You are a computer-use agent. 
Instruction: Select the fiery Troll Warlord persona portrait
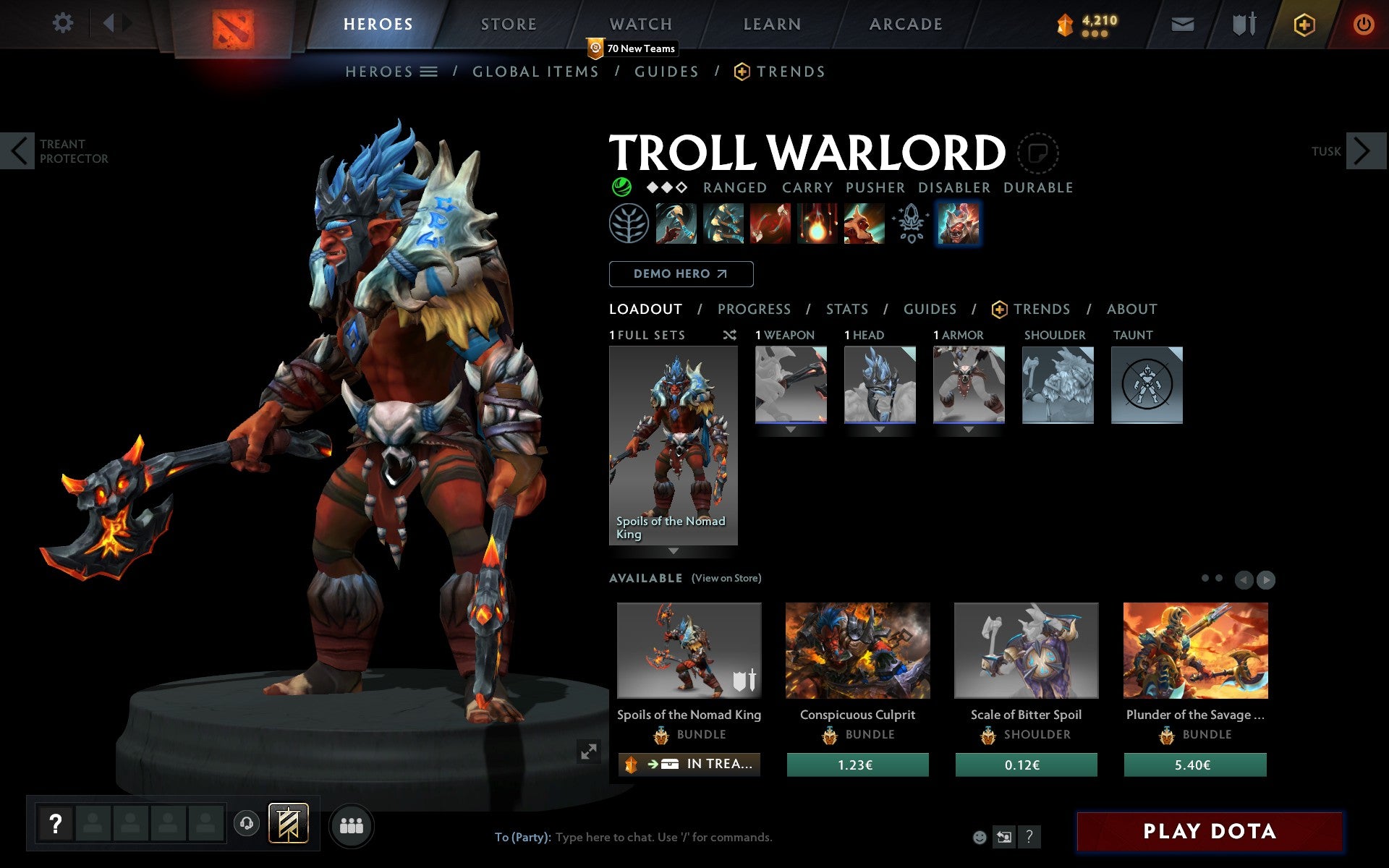[959, 224]
